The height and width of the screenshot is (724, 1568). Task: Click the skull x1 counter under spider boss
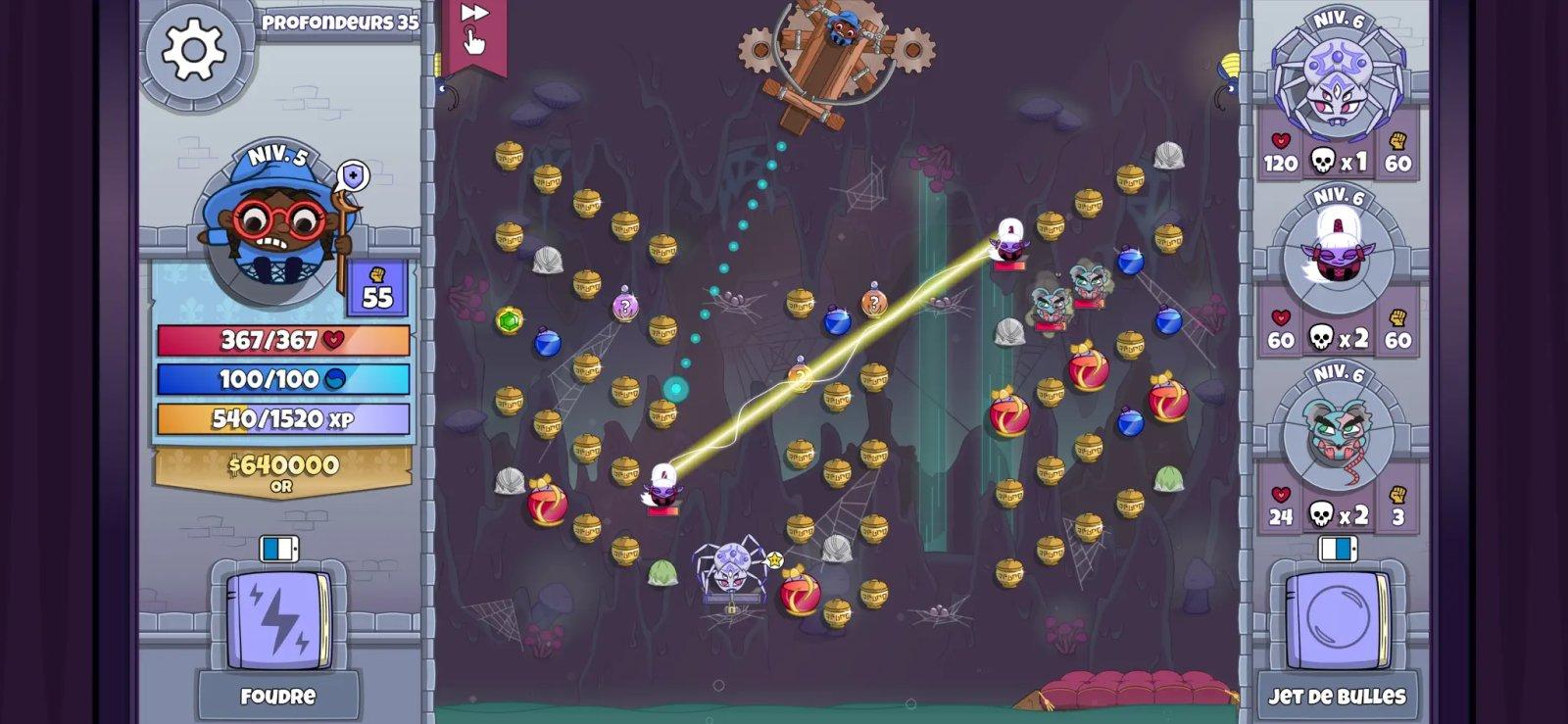tap(1336, 161)
